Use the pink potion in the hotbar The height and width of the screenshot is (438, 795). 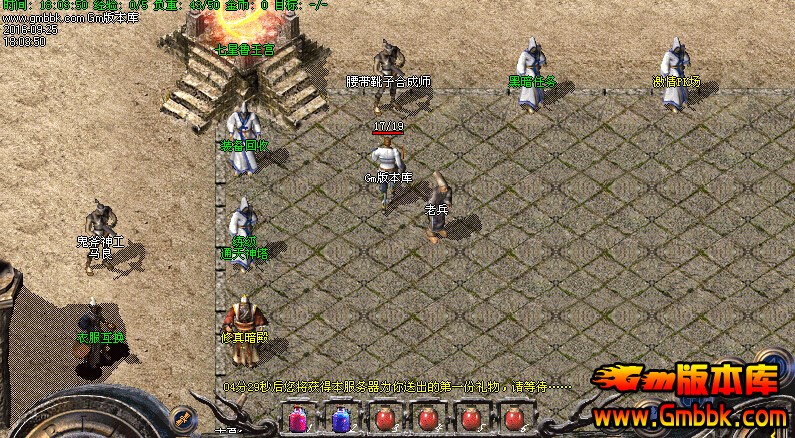(x=298, y=419)
